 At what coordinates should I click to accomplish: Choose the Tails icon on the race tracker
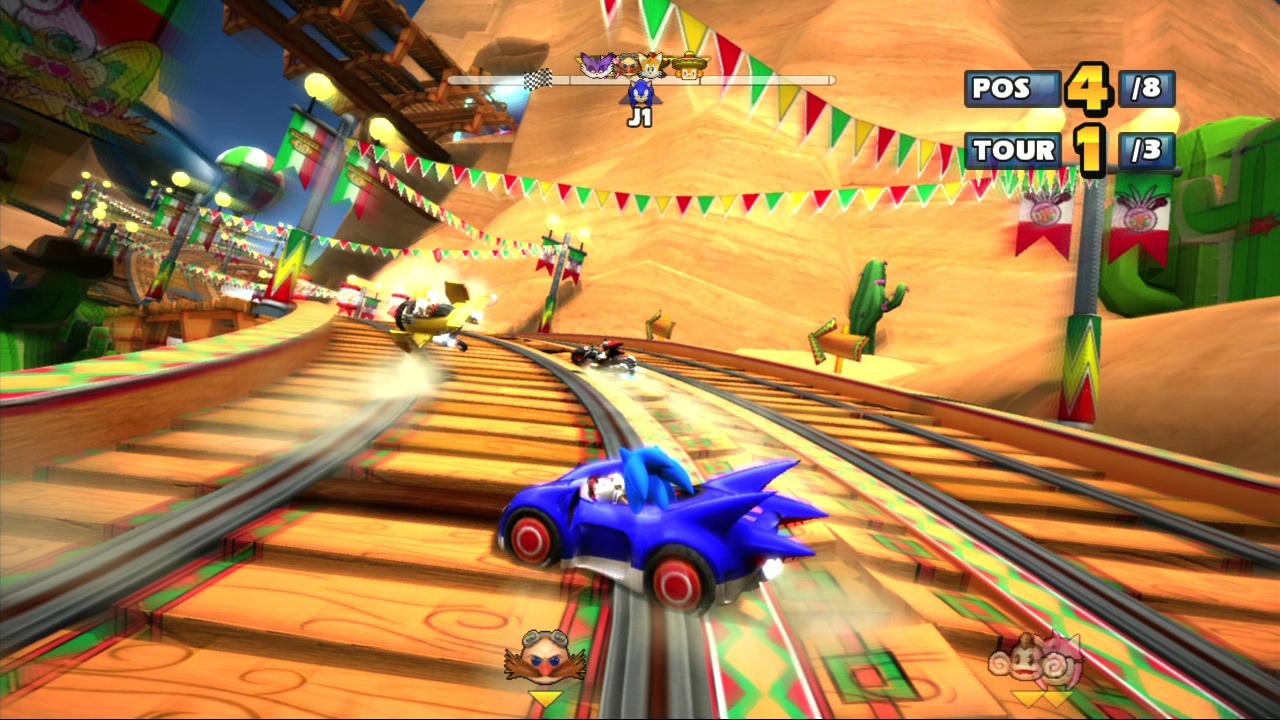click(x=651, y=65)
